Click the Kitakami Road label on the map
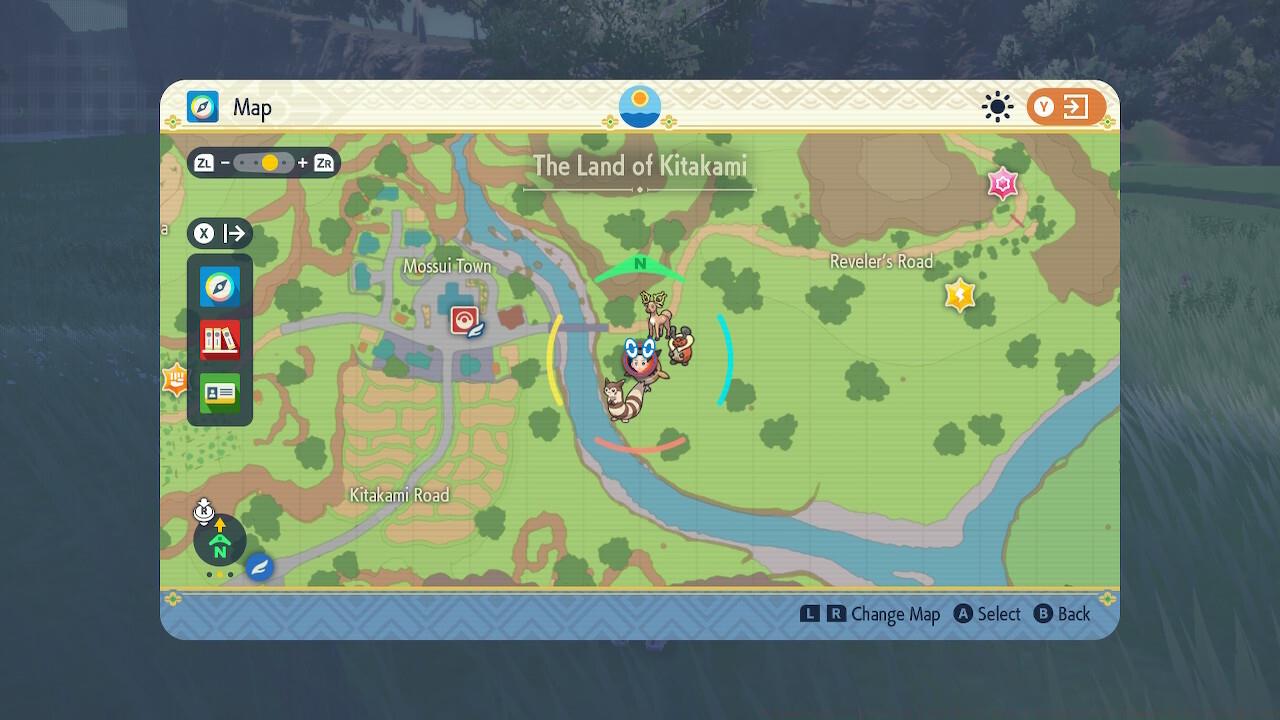 click(400, 495)
